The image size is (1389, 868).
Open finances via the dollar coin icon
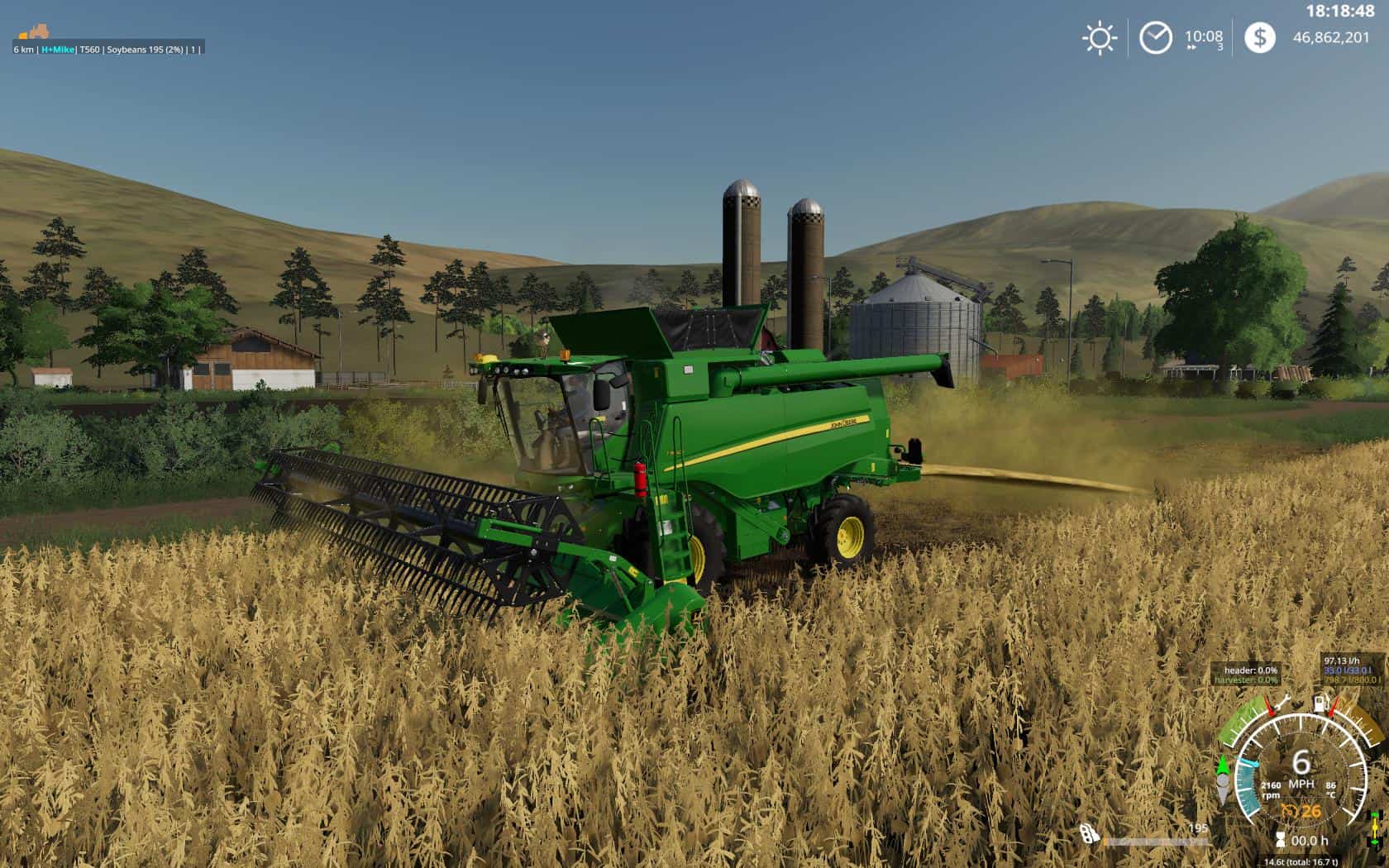[1259, 38]
